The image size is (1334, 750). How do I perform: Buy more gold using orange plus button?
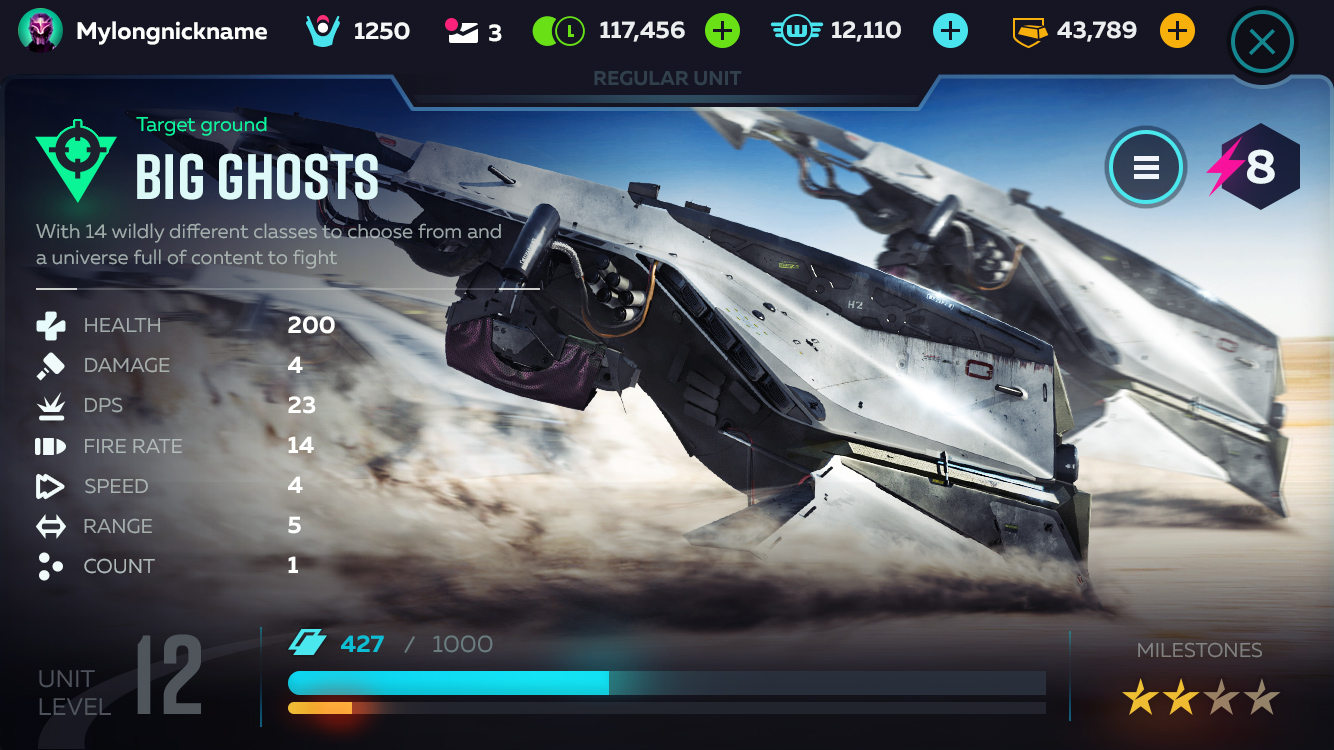(1177, 31)
